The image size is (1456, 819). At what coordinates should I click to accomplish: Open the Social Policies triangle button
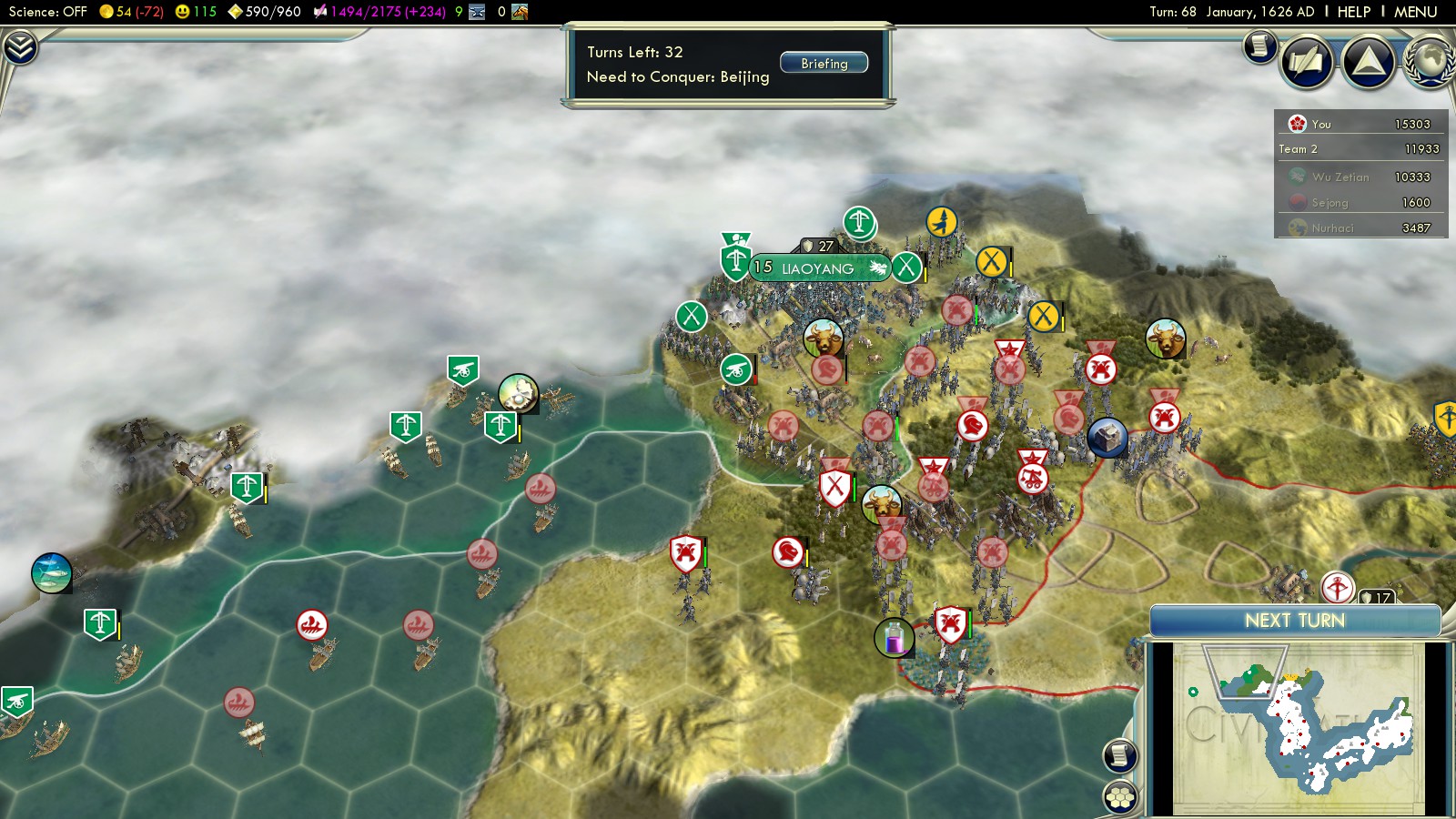[x=1368, y=62]
